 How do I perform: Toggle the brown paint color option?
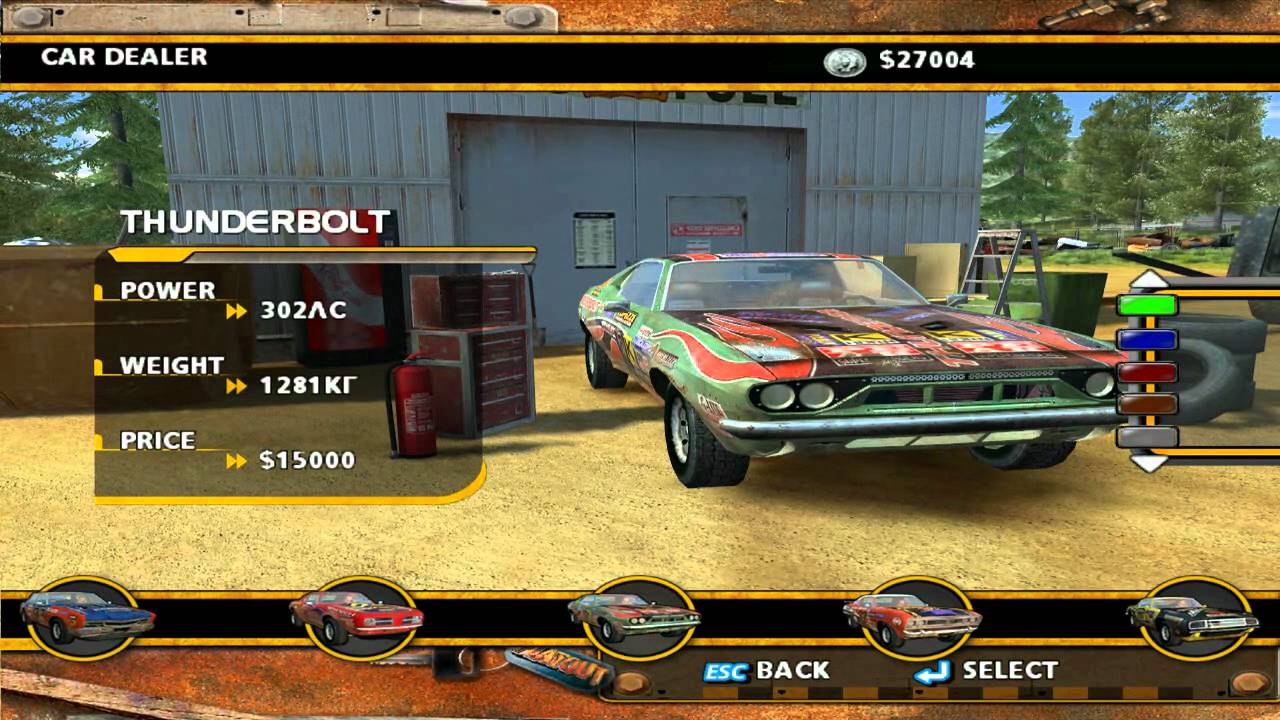pos(1147,405)
